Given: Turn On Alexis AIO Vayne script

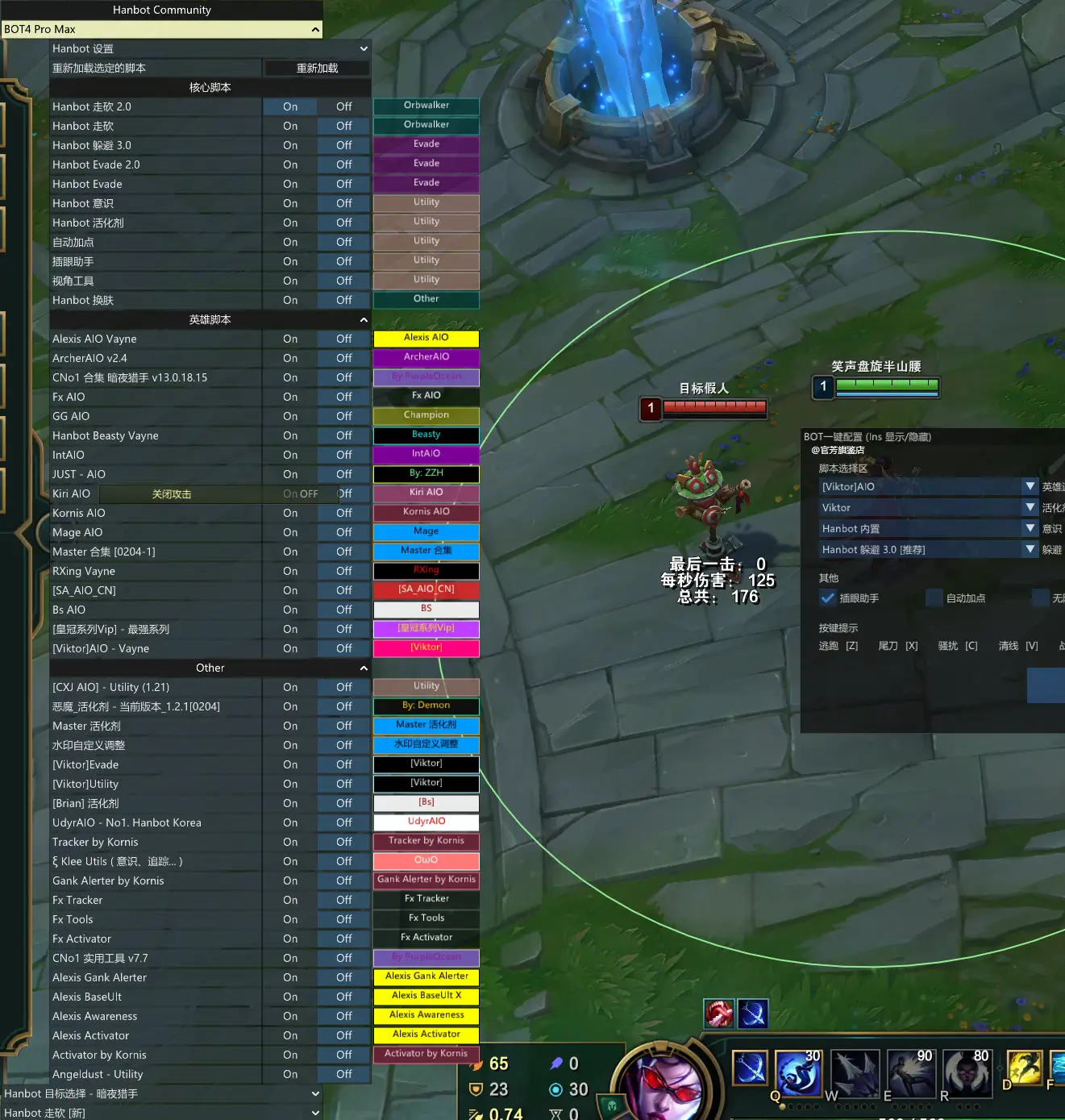Looking at the screenshot, I should [x=290, y=339].
